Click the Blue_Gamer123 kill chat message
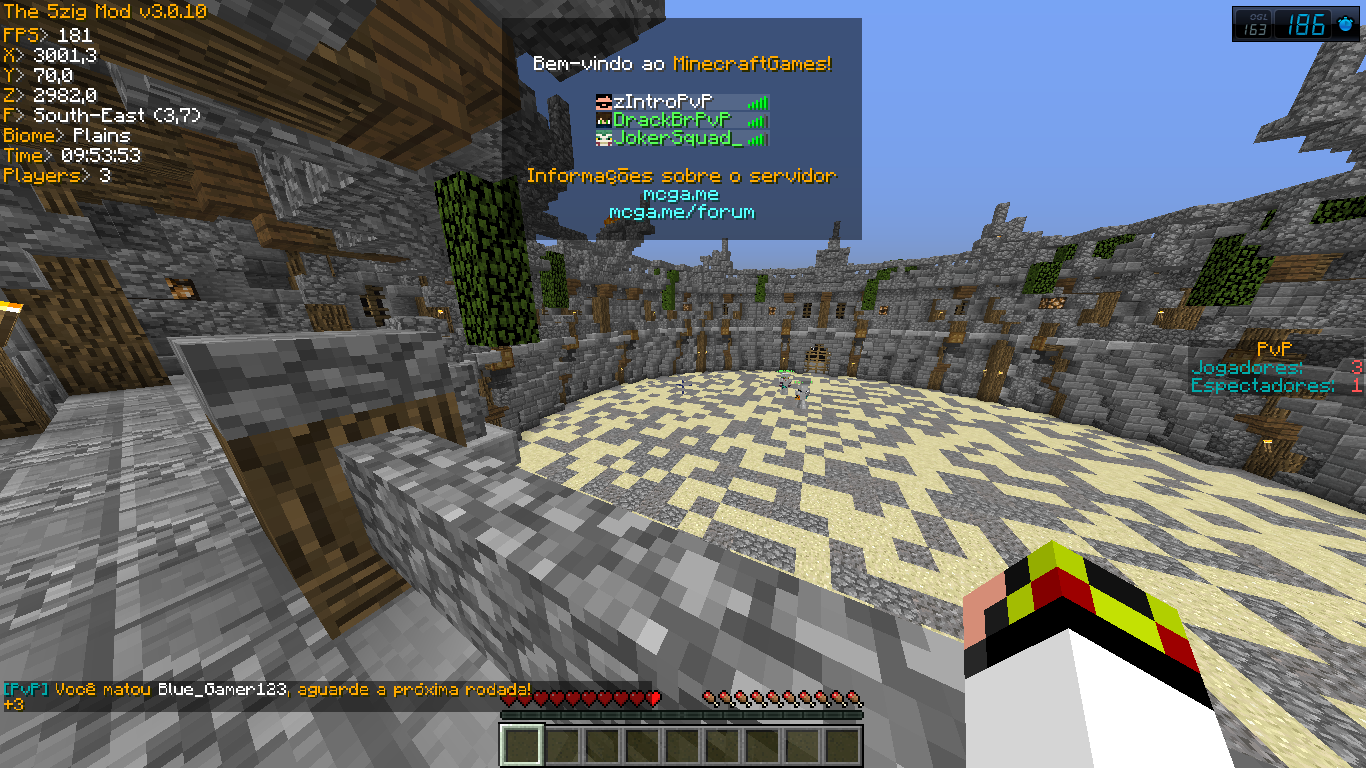This screenshot has width=1366, height=768. pyautogui.click(x=267, y=690)
